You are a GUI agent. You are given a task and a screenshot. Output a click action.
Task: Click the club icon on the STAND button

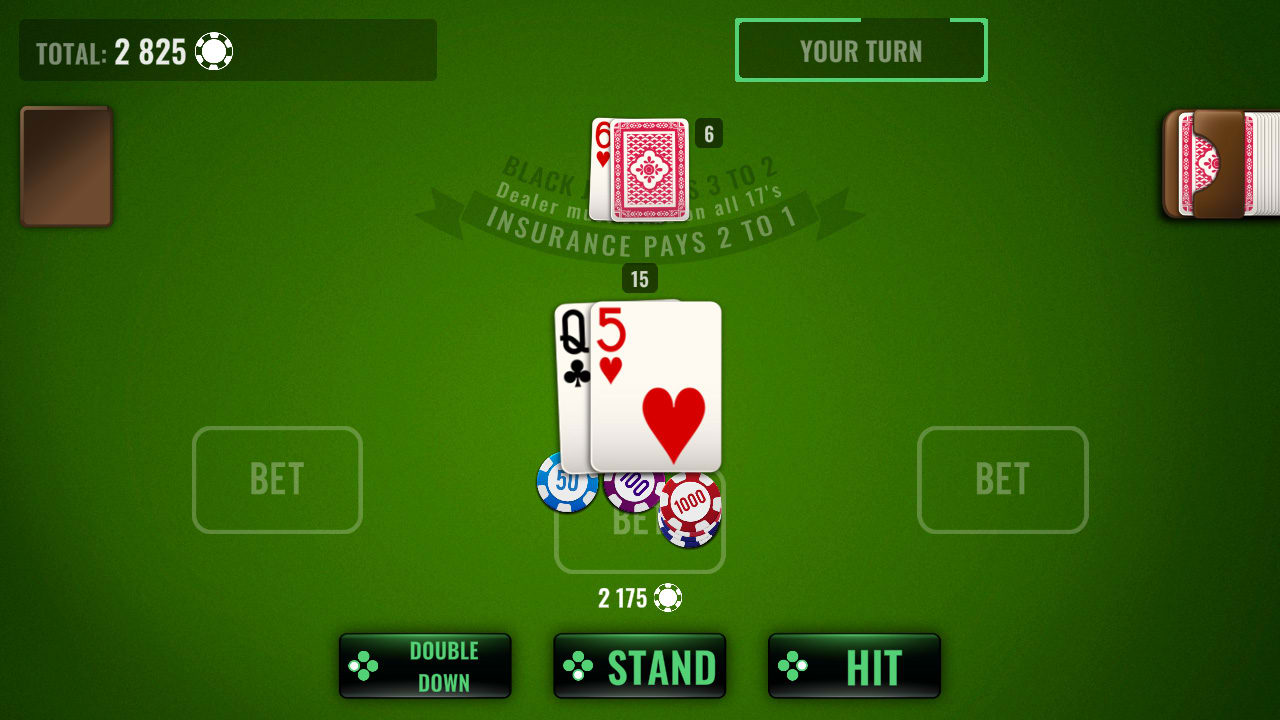(x=578, y=665)
